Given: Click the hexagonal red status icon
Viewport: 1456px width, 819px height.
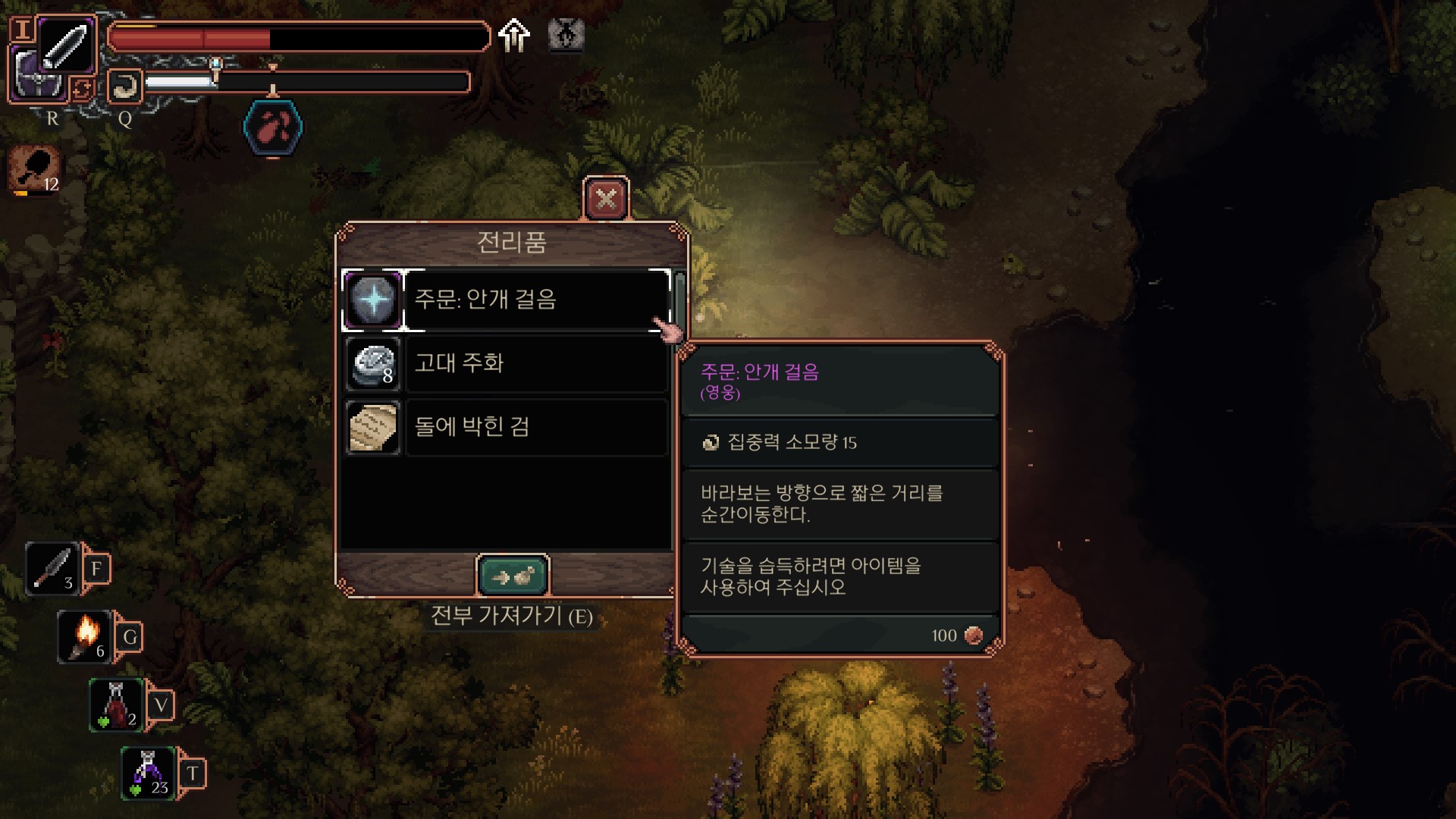Looking at the screenshot, I should pyautogui.click(x=273, y=127).
